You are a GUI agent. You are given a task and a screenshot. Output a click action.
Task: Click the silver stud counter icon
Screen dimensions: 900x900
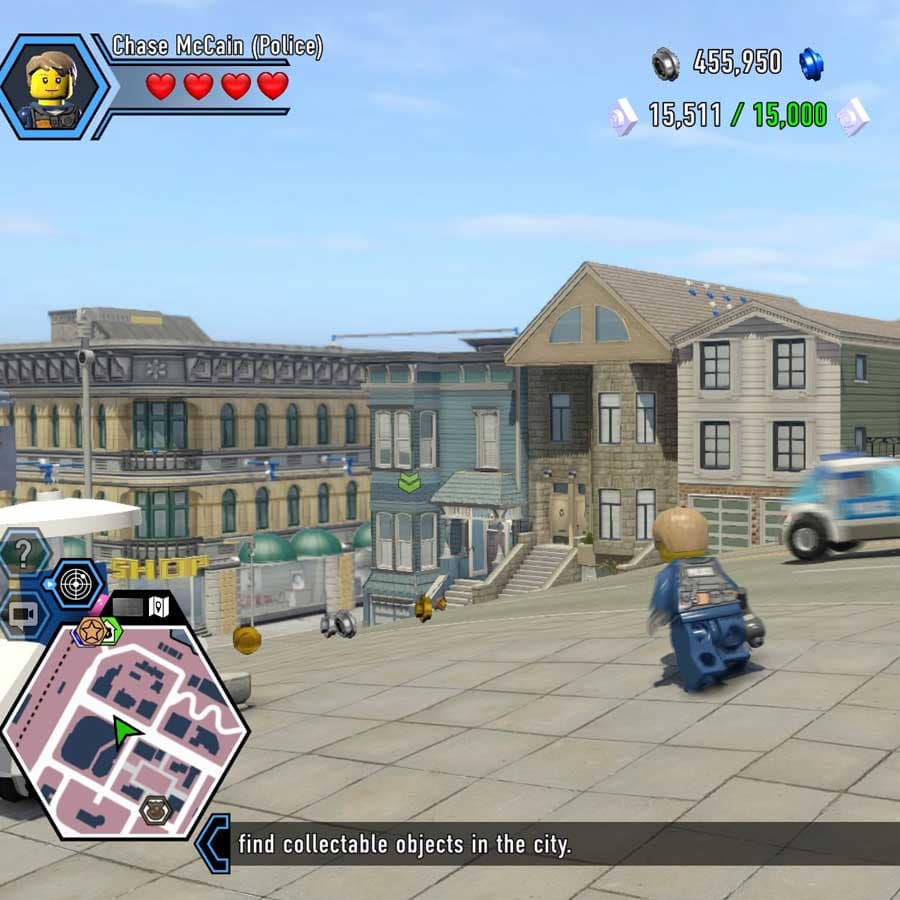click(x=665, y=63)
